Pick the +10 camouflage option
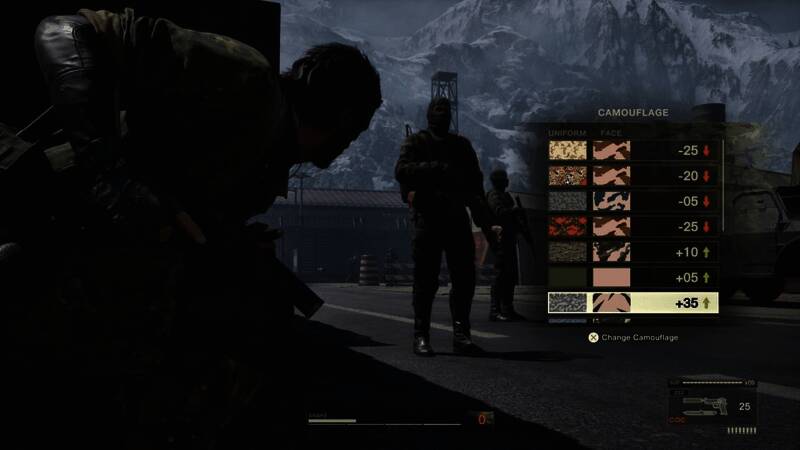 pos(633,252)
